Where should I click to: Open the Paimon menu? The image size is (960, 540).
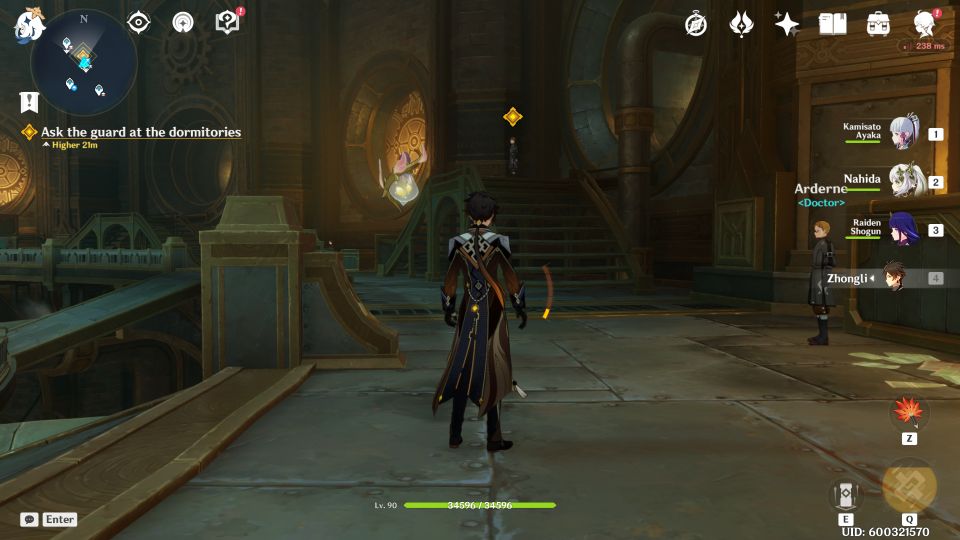click(27, 26)
